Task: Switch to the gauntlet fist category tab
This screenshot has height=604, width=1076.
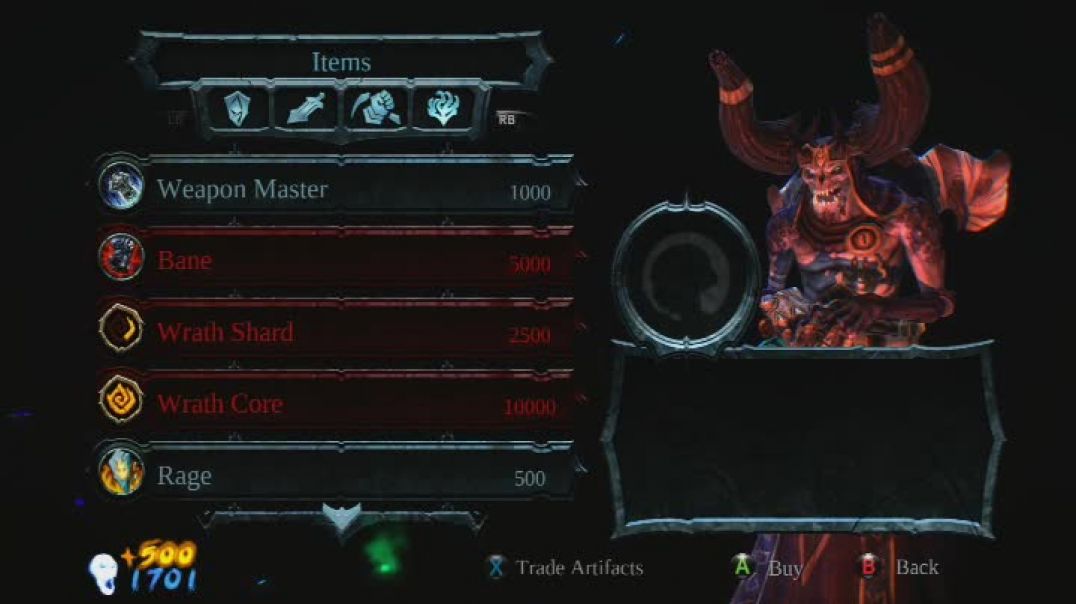Action: pos(377,107)
